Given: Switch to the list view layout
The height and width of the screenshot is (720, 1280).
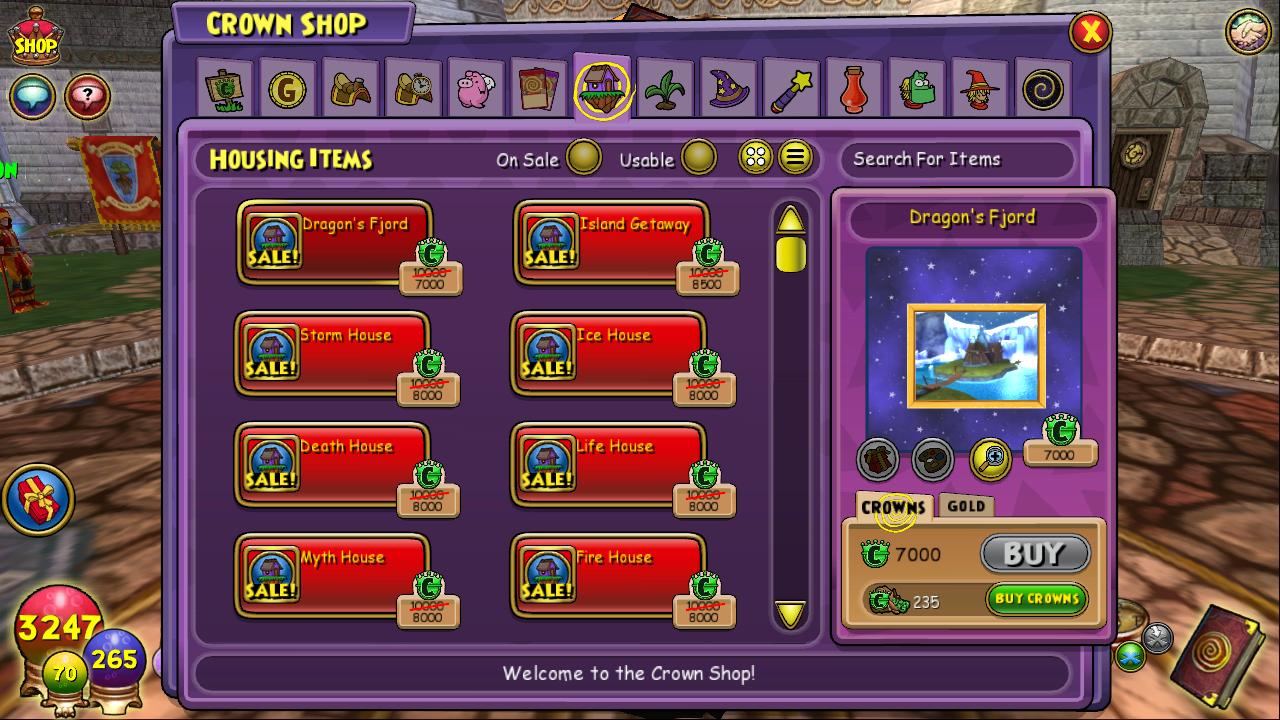Looking at the screenshot, I should click(795, 157).
